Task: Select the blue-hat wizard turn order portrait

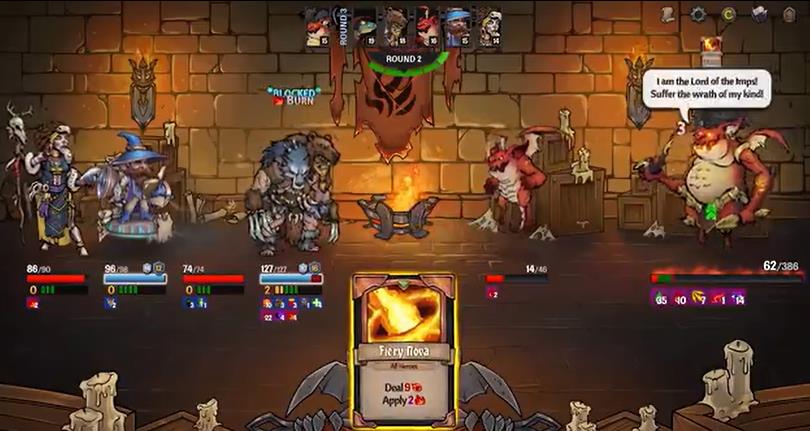Action: point(458,26)
